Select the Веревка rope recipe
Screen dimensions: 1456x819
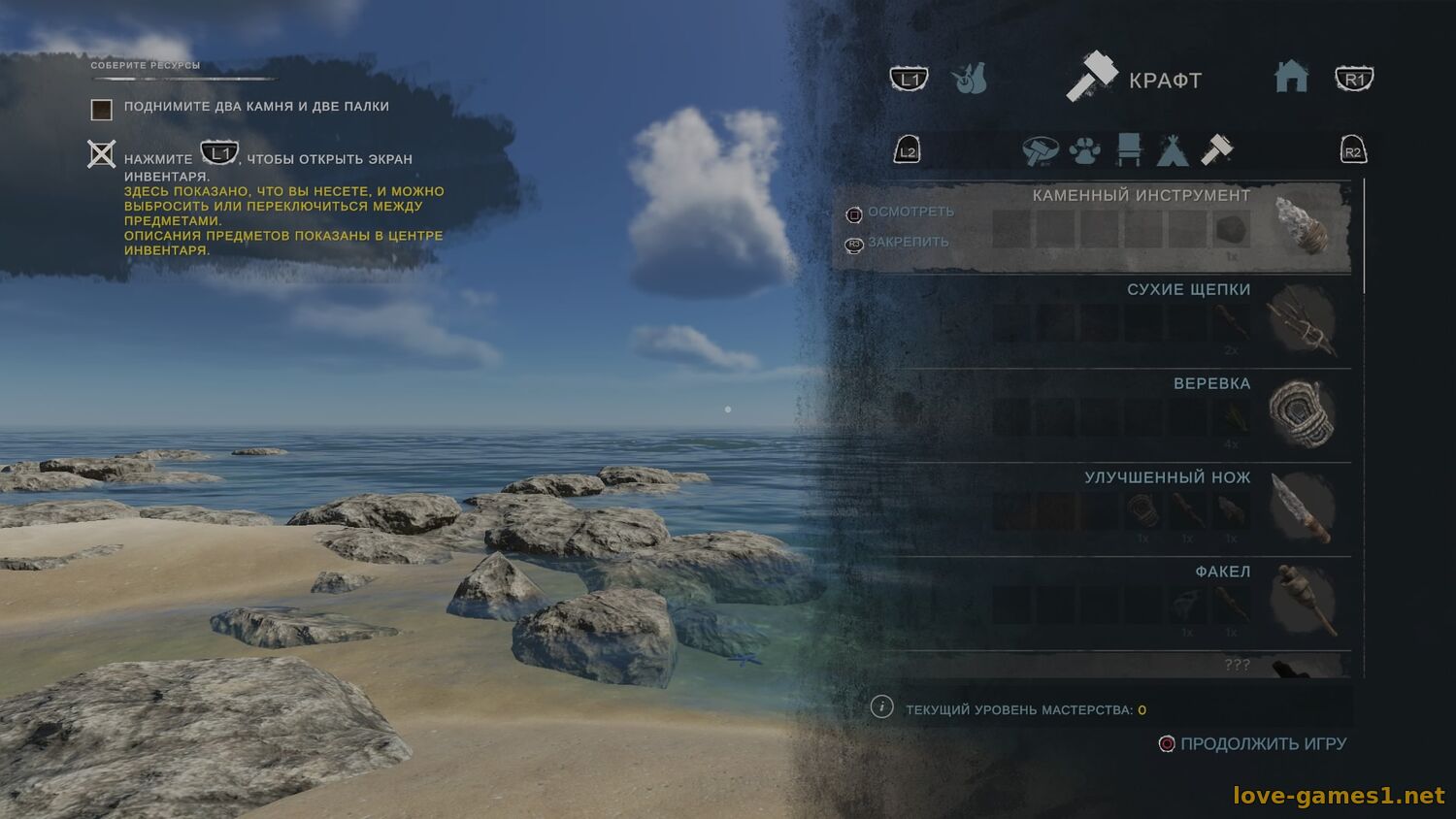tap(1211, 383)
